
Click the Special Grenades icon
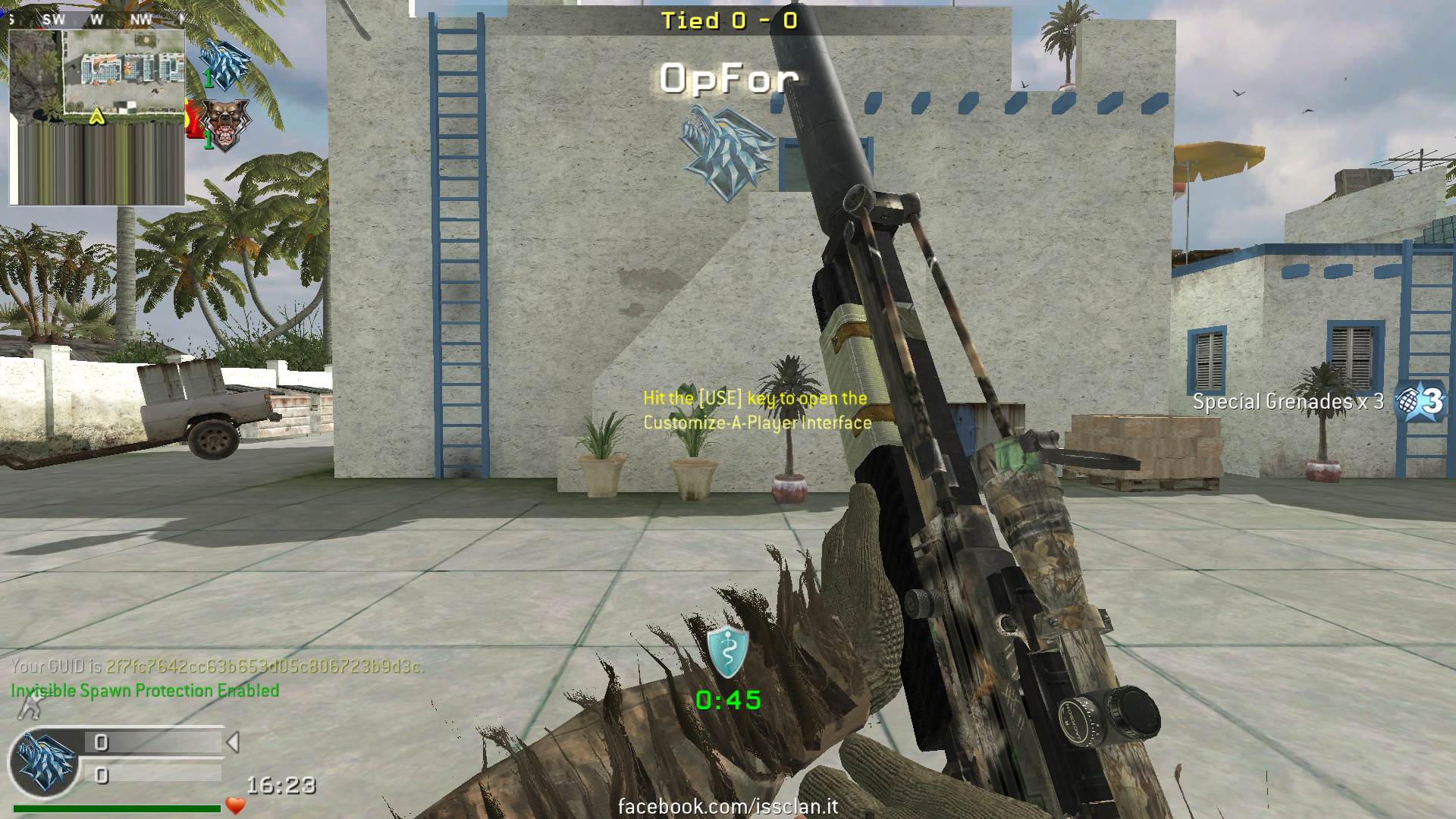(1419, 400)
